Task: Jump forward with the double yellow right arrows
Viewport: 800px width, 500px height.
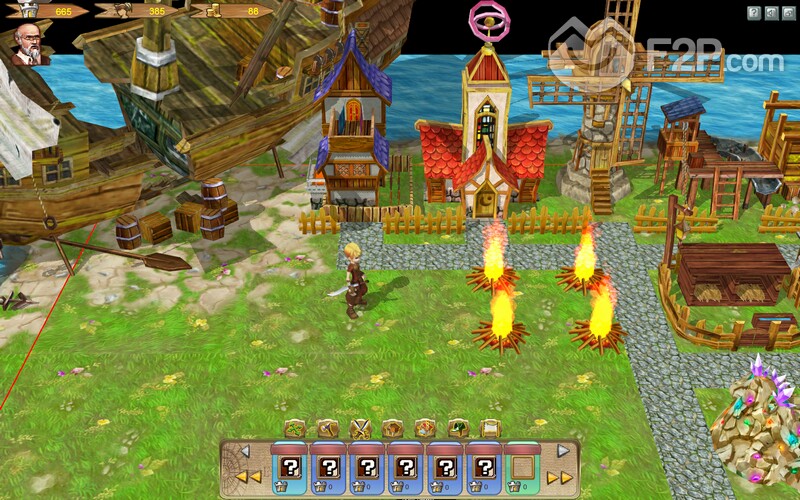Action: tap(560, 477)
